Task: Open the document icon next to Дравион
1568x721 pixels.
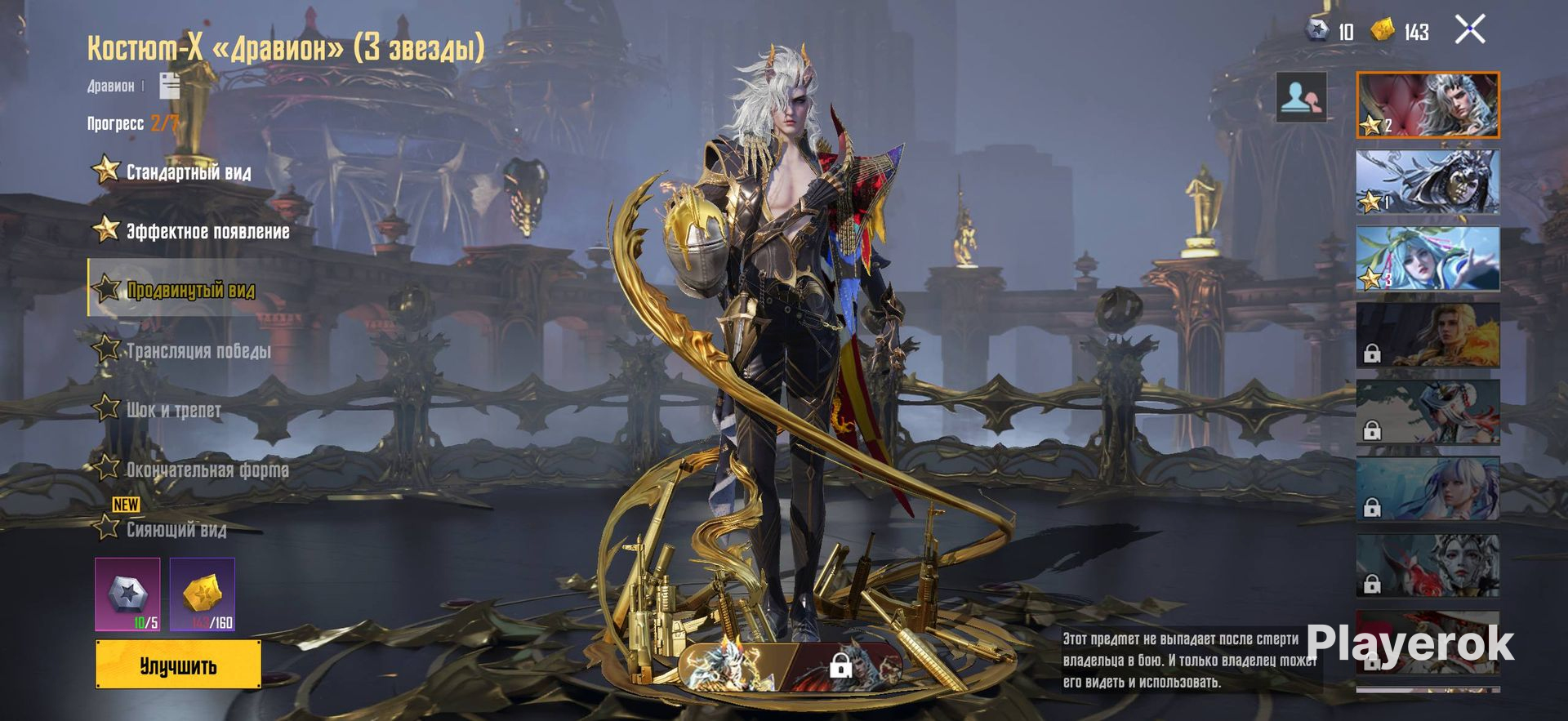Action: pos(170,86)
